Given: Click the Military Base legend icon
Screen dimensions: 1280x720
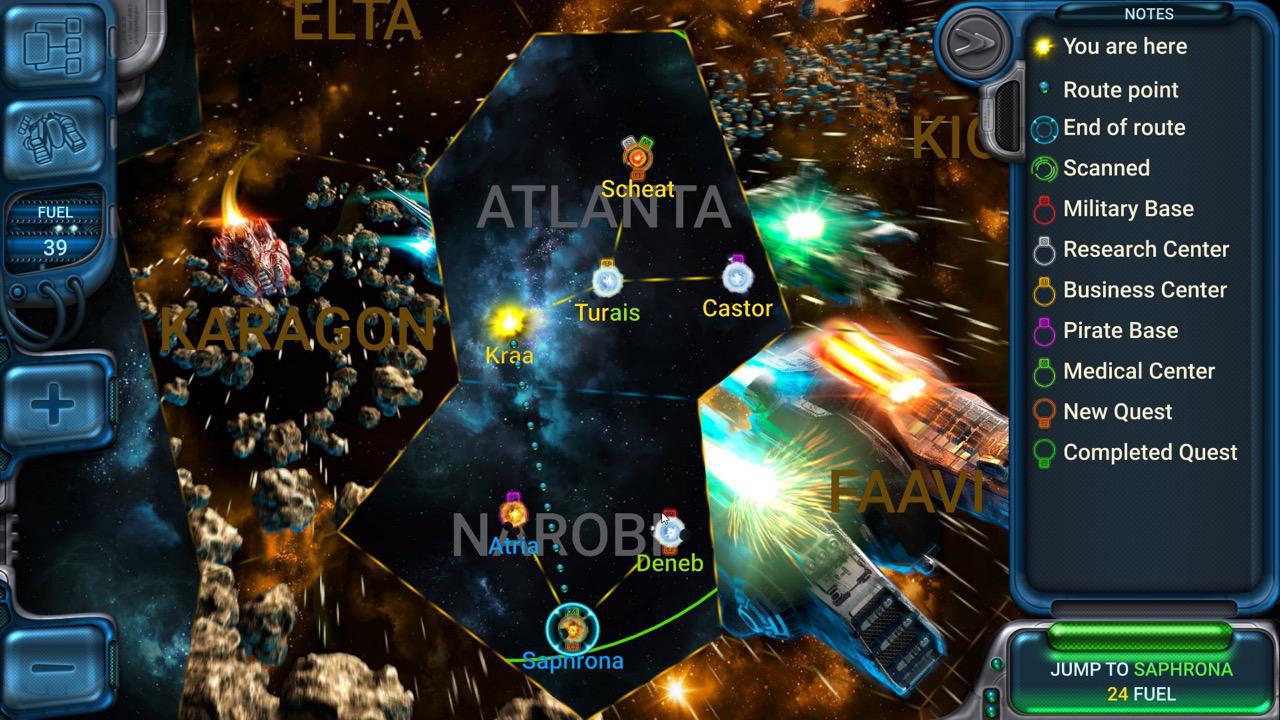Looking at the screenshot, I should point(1044,209).
